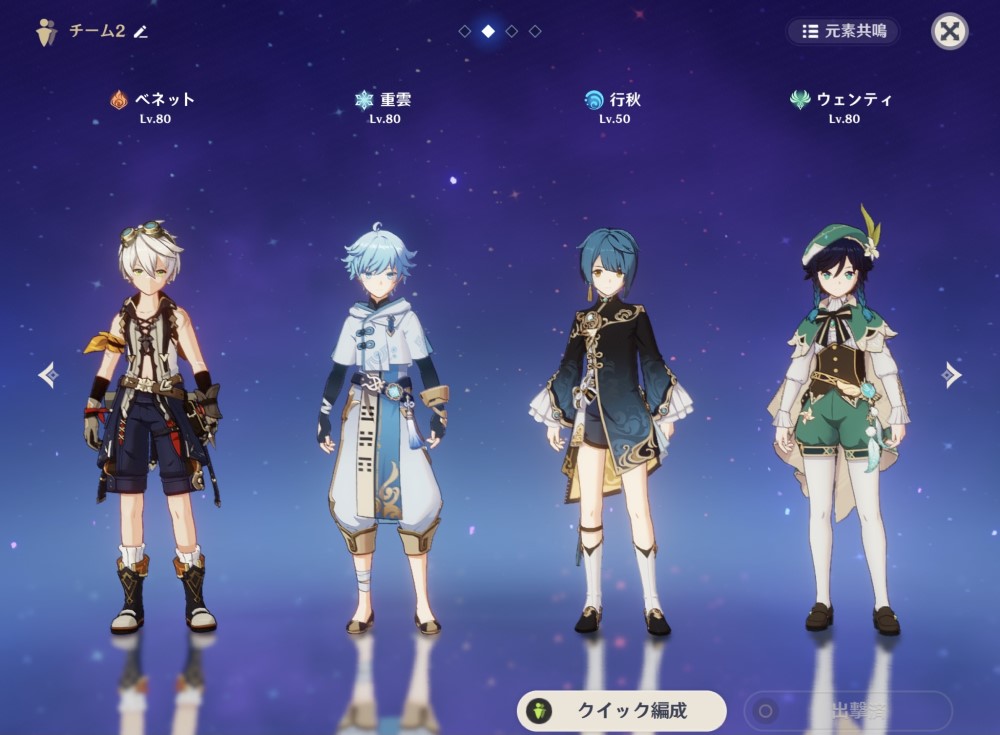This screenshot has width=1000, height=735.
Task: Go to the next team with right arrow
Action: (x=951, y=375)
